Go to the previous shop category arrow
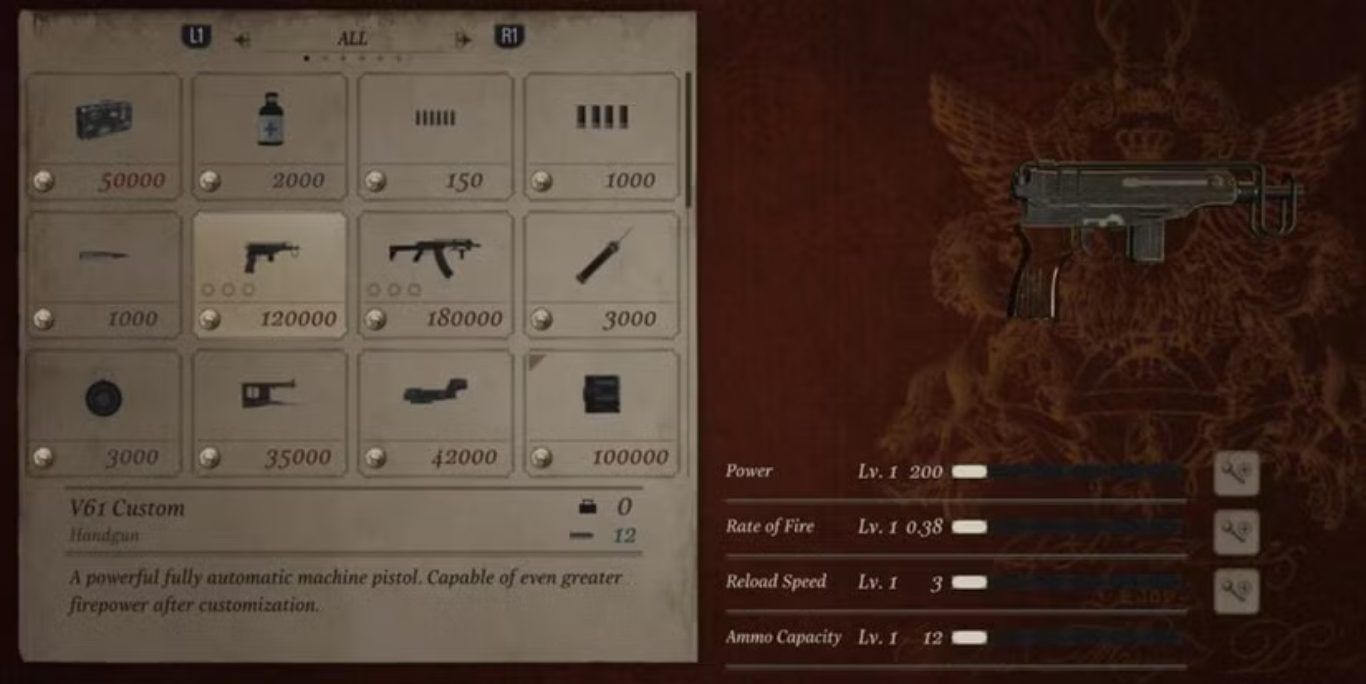This screenshot has width=1366, height=684. 242,39
